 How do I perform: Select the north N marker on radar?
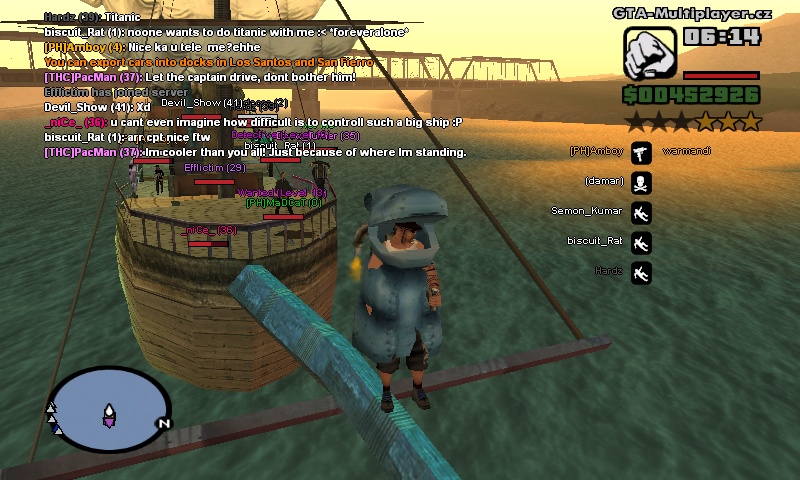click(163, 423)
